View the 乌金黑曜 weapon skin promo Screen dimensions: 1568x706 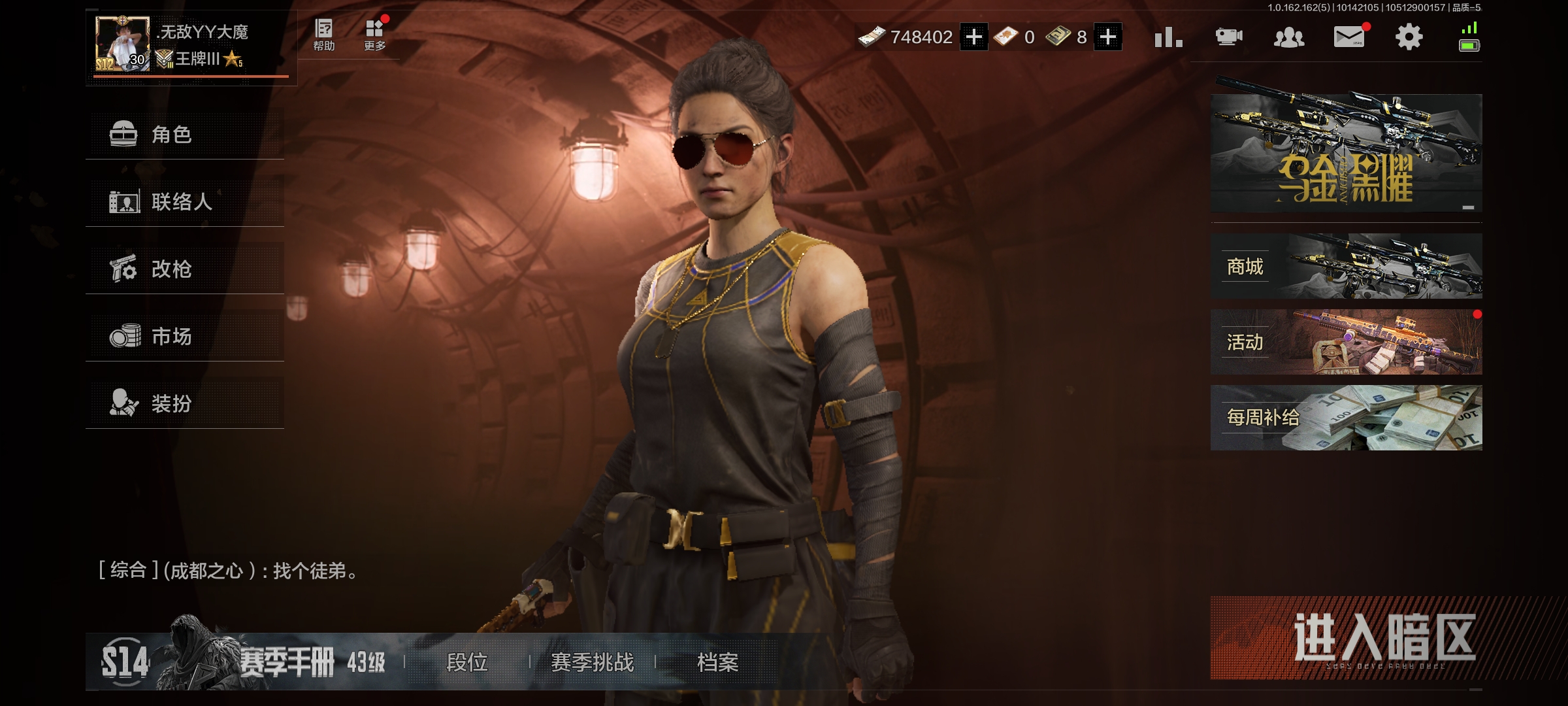tap(1346, 154)
